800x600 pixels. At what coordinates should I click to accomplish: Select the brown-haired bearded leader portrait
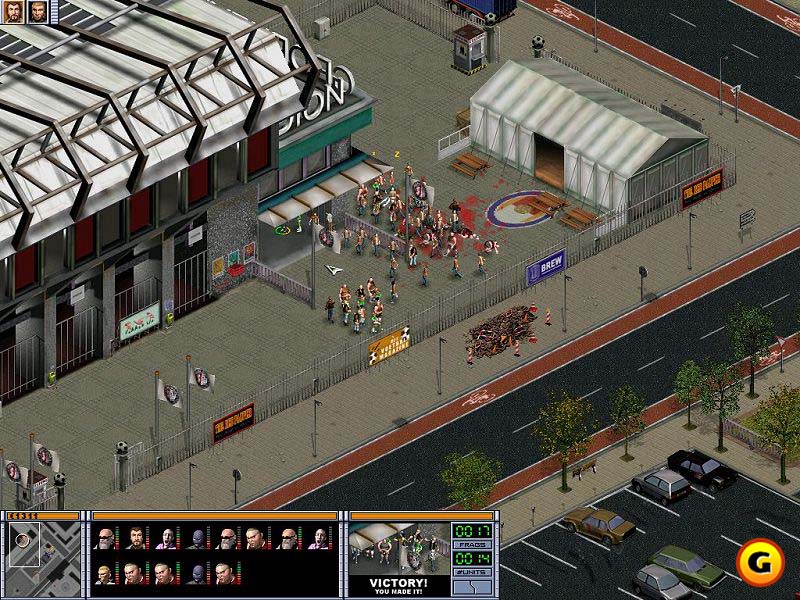tap(14, 11)
